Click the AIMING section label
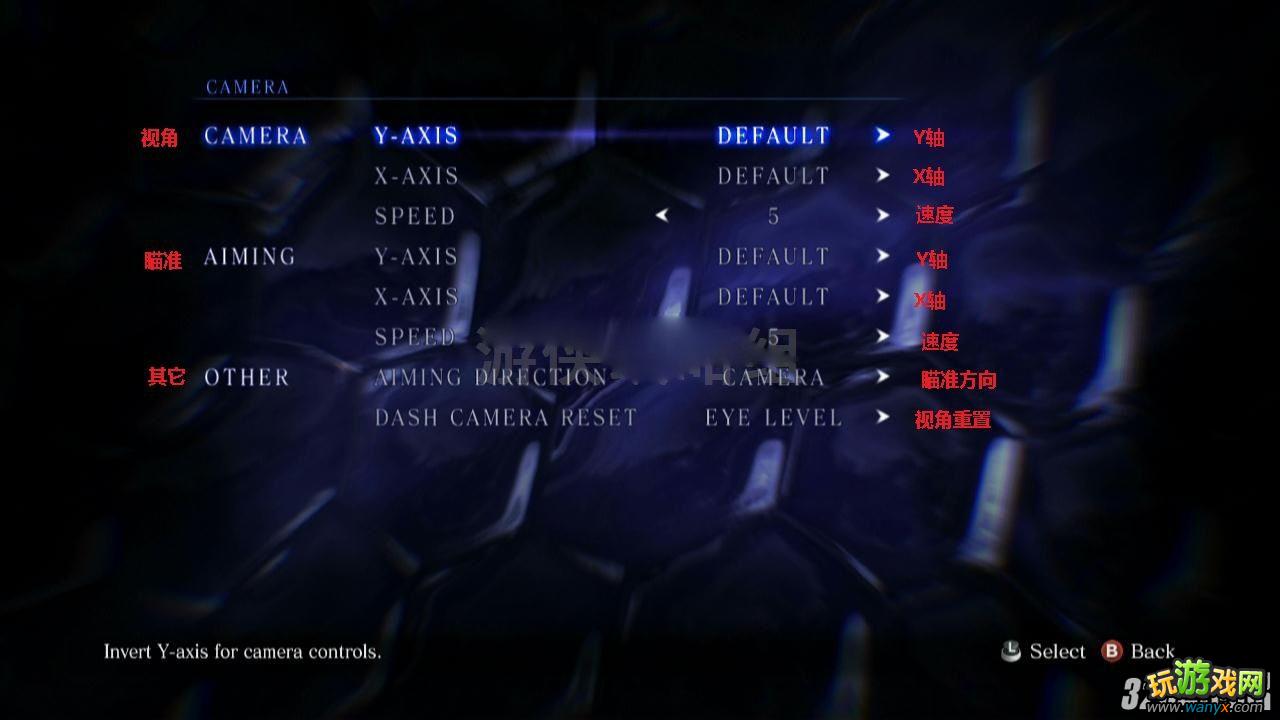The image size is (1280, 720). tap(249, 257)
